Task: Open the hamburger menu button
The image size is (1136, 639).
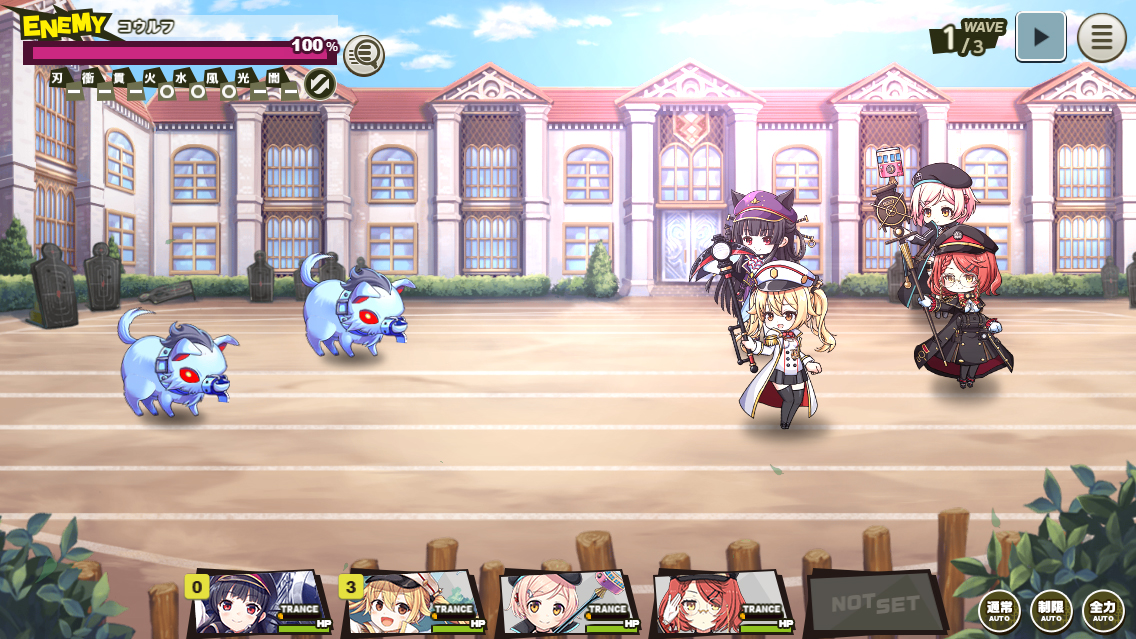Action: coord(1101,38)
